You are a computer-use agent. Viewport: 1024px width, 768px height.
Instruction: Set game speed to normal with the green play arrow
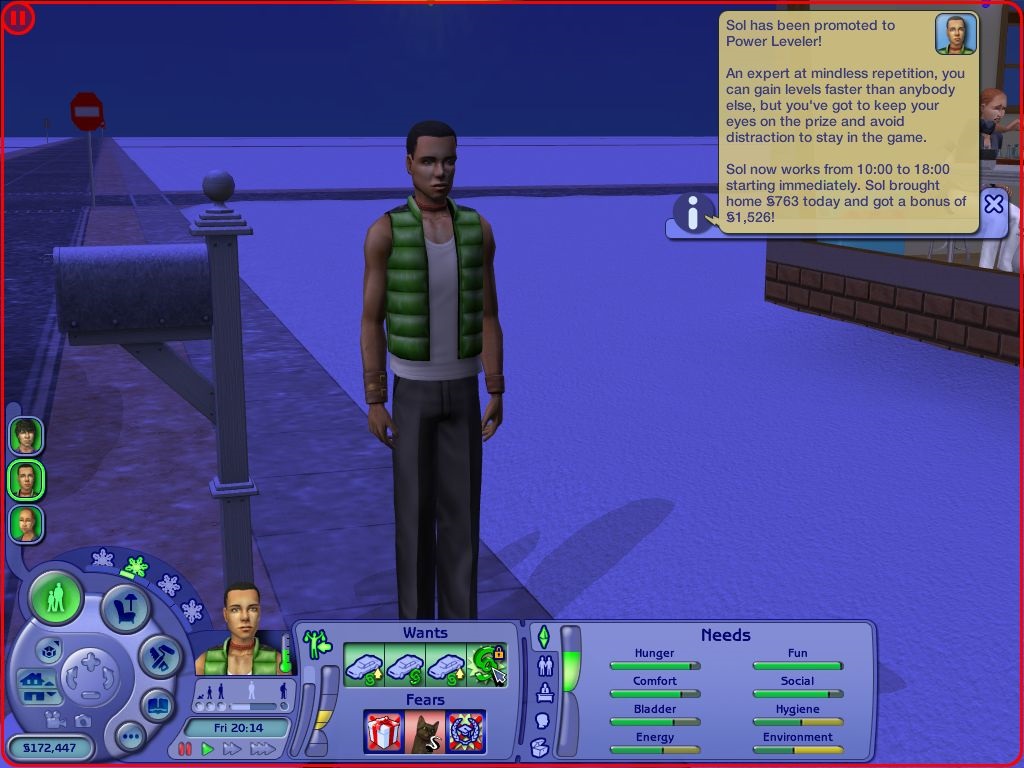point(208,749)
